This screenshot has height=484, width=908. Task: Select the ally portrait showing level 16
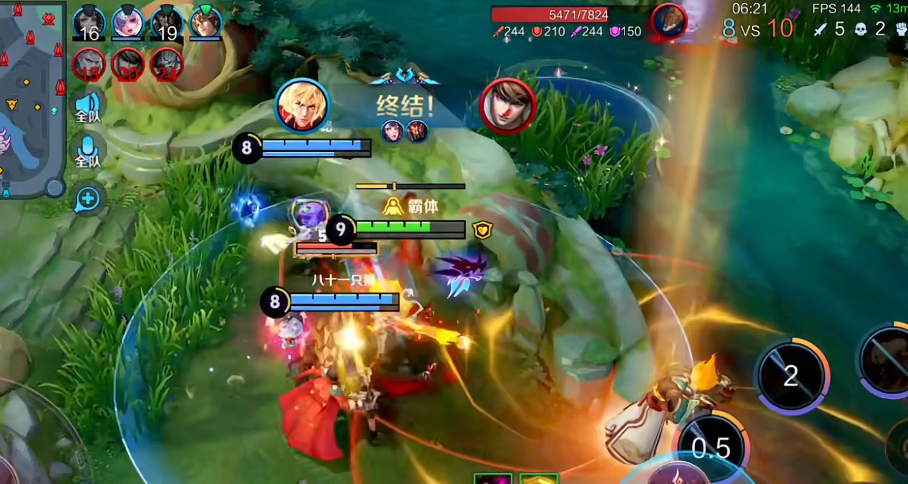click(x=89, y=23)
